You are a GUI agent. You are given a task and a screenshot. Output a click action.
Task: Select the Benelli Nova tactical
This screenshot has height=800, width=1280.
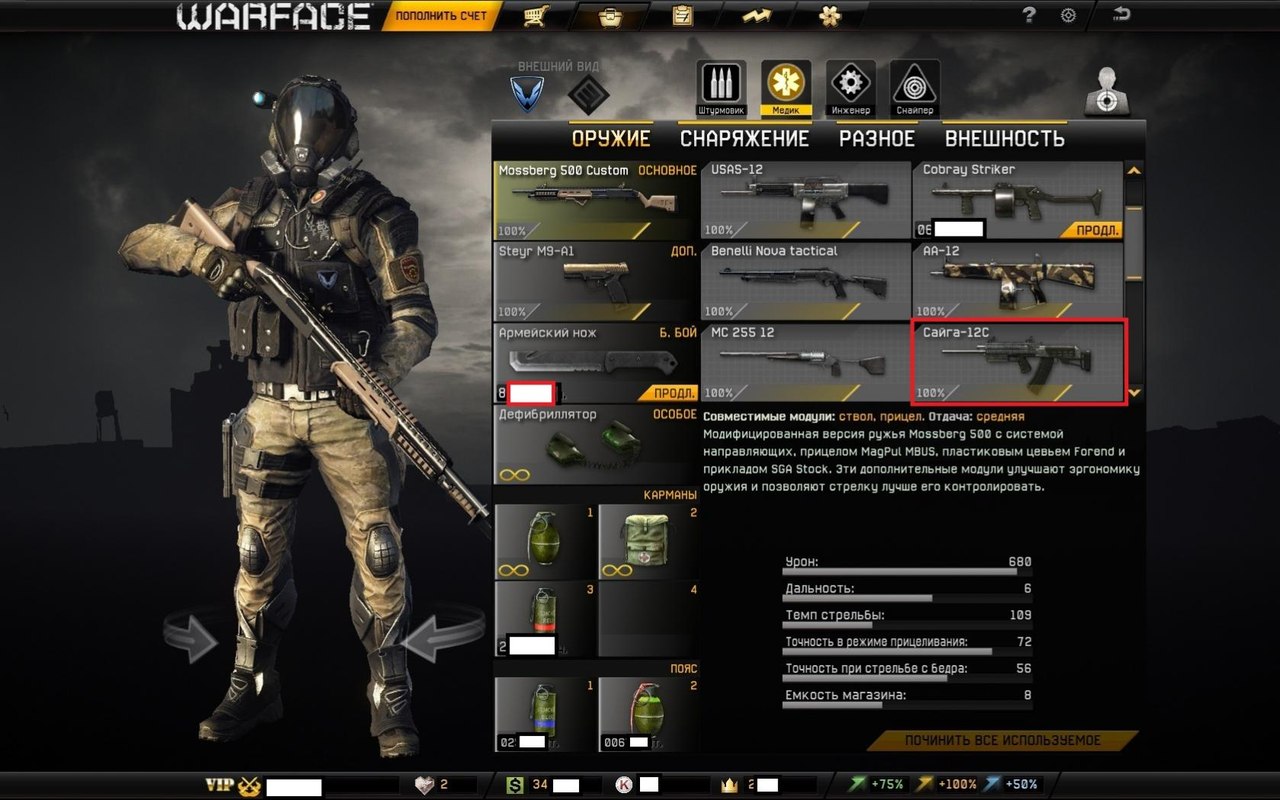click(x=805, y=280)
